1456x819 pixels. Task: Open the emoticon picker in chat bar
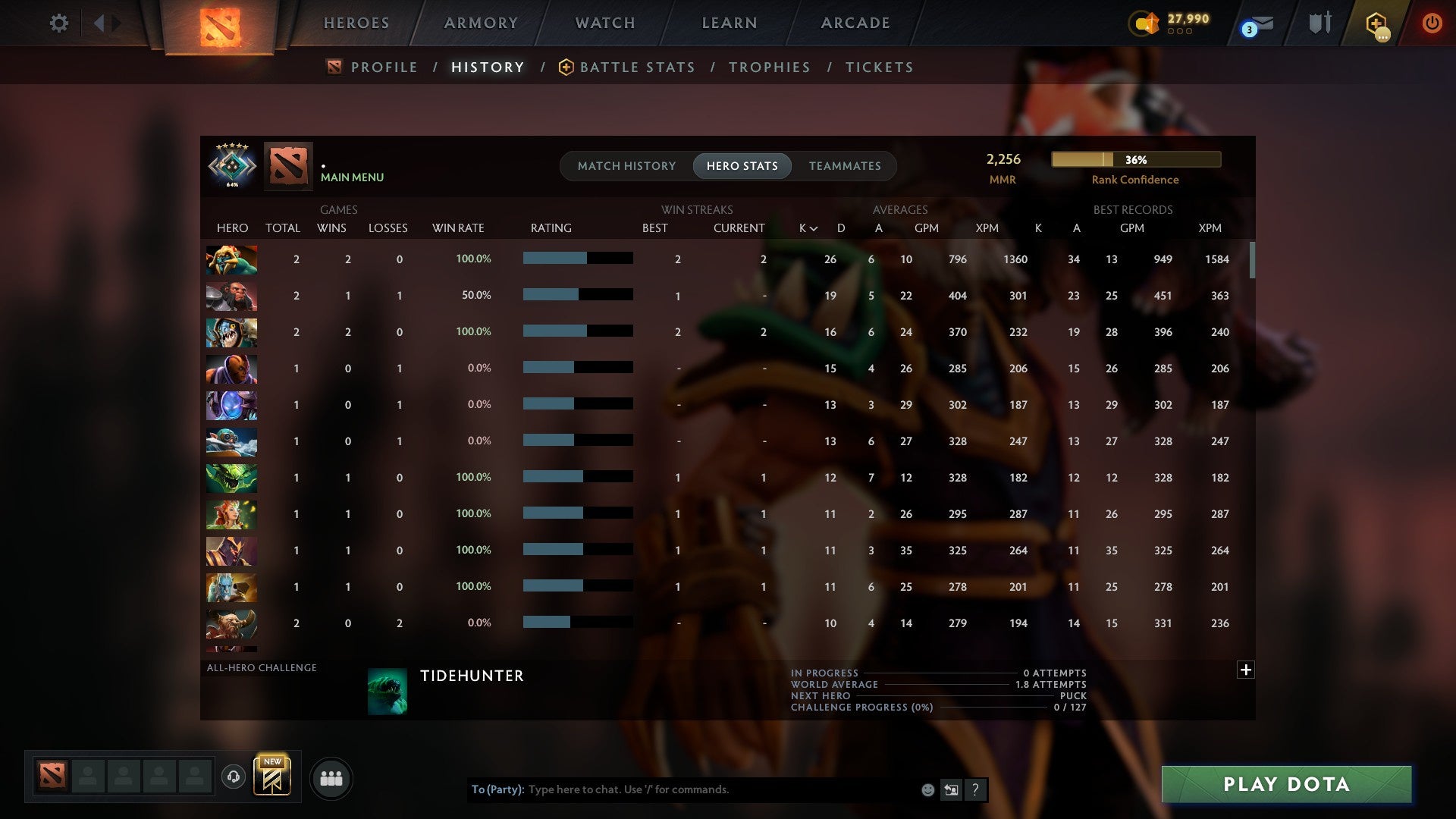click(927, 789)
